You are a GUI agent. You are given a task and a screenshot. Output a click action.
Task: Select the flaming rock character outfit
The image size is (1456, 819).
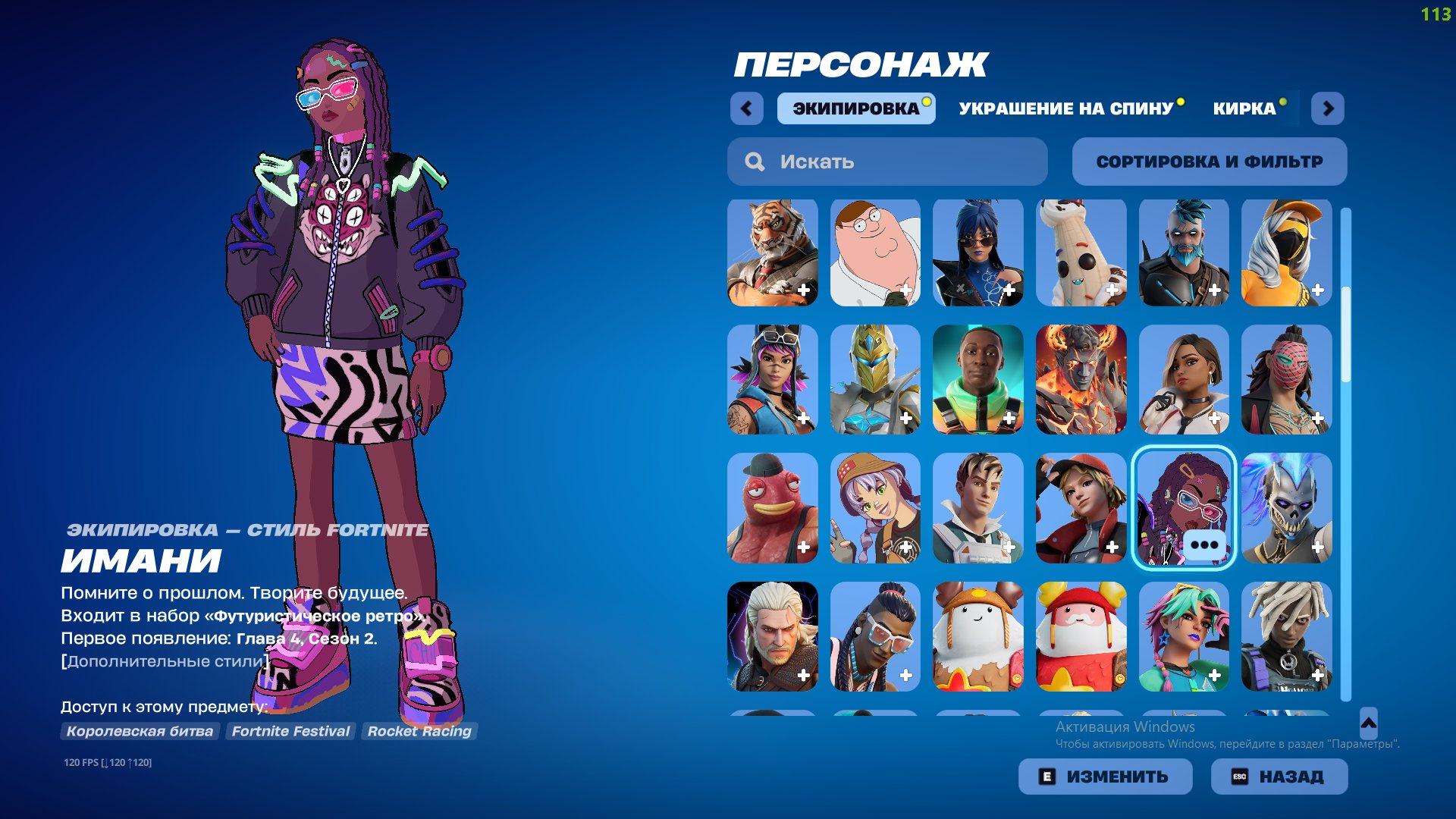(x=1081, y=380)
